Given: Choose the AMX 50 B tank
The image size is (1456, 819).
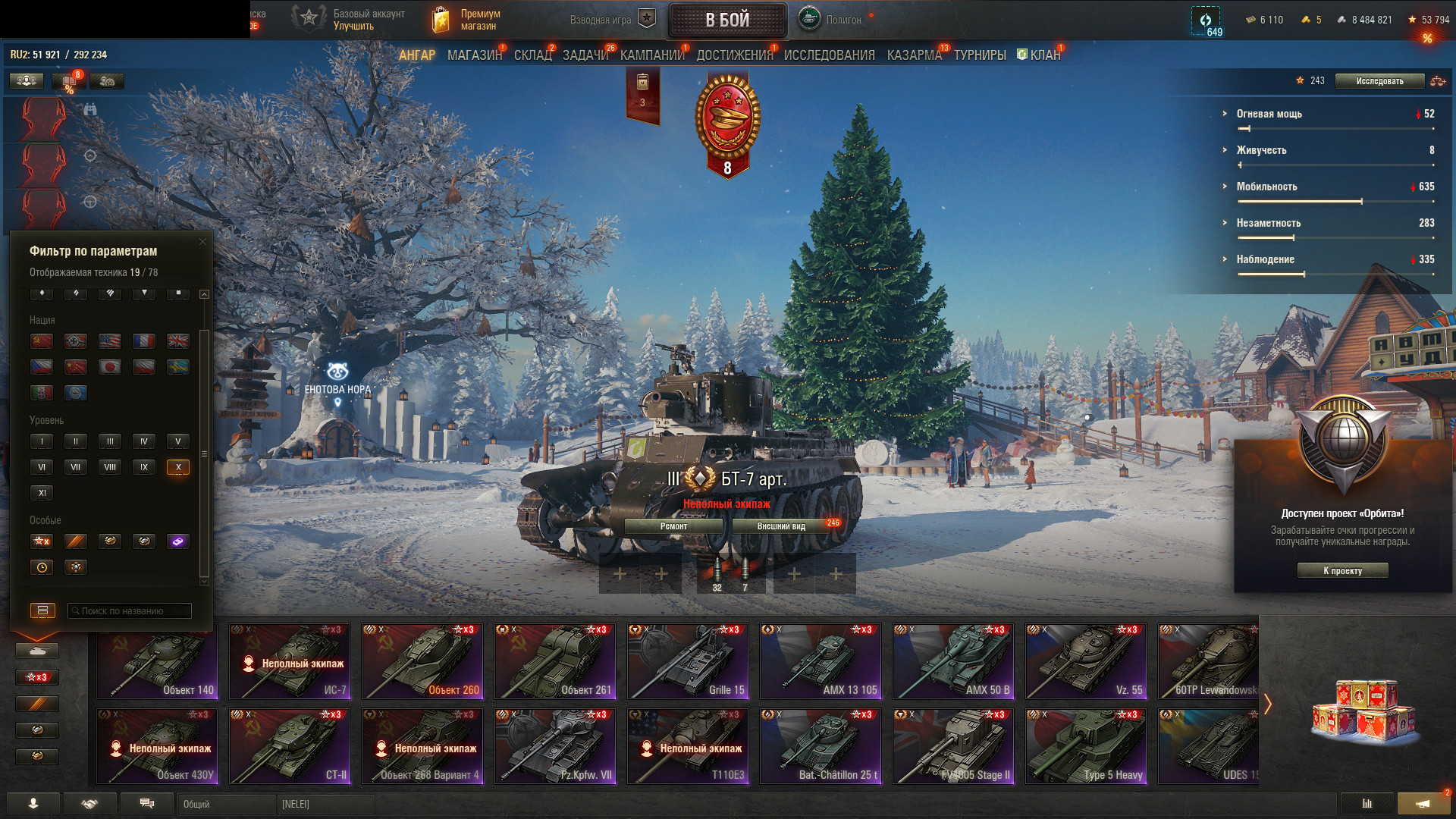Looking at the screenshot, I should pos(953,661).
